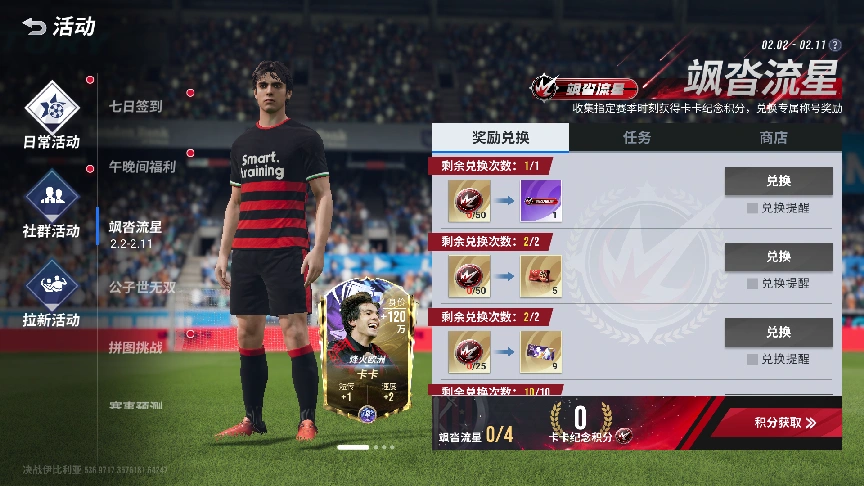The height and width of the screenshot is (486, 864).
Task: Select the 公子世无双 event
Action: [142, 287]
